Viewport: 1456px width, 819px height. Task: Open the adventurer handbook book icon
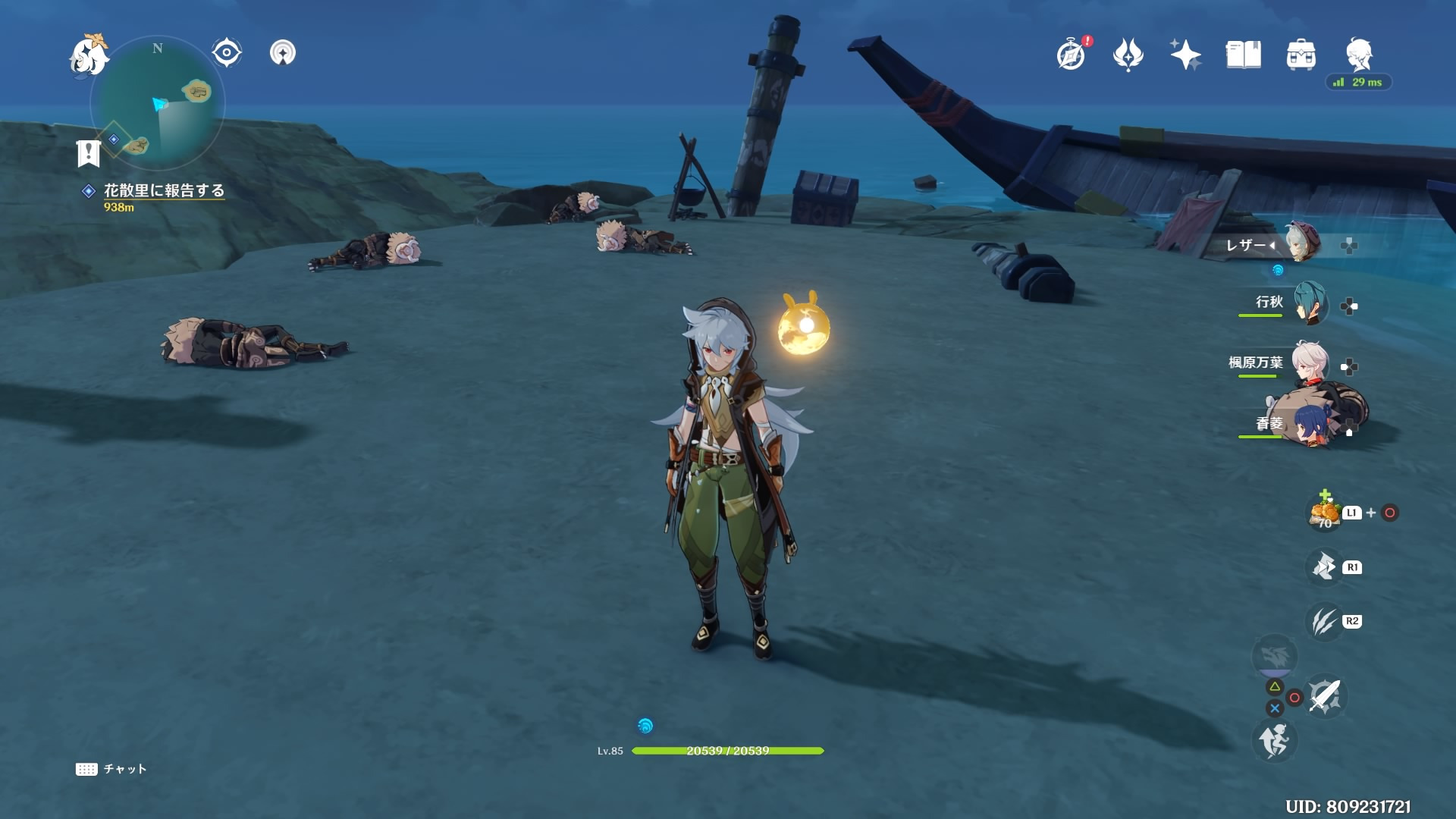tap(1243, 55)
